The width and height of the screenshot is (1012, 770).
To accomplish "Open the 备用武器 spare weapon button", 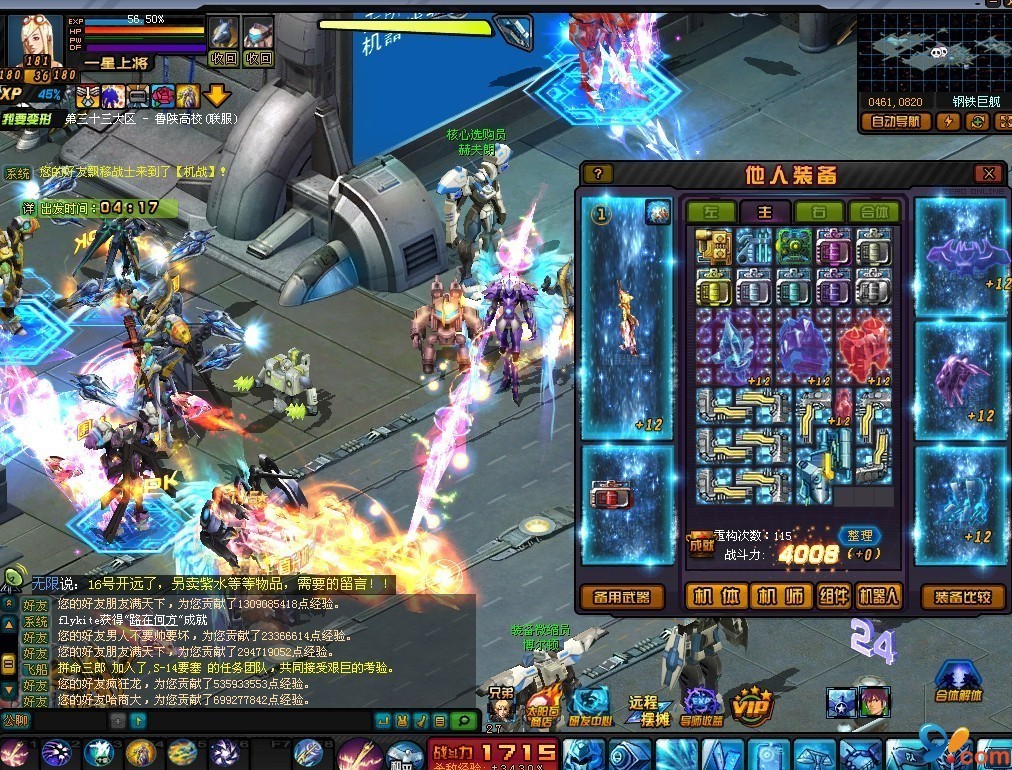I will (x=622, y=597).
